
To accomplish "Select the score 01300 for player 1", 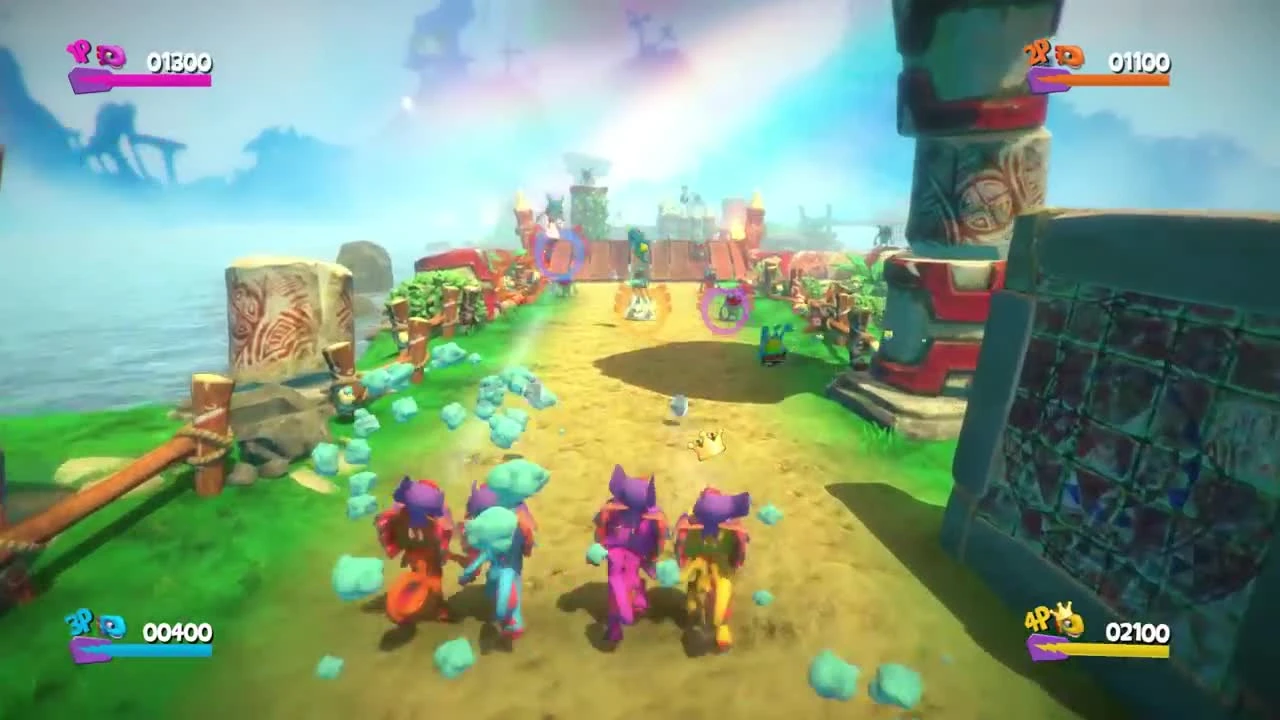I will (x=180, y=62).
